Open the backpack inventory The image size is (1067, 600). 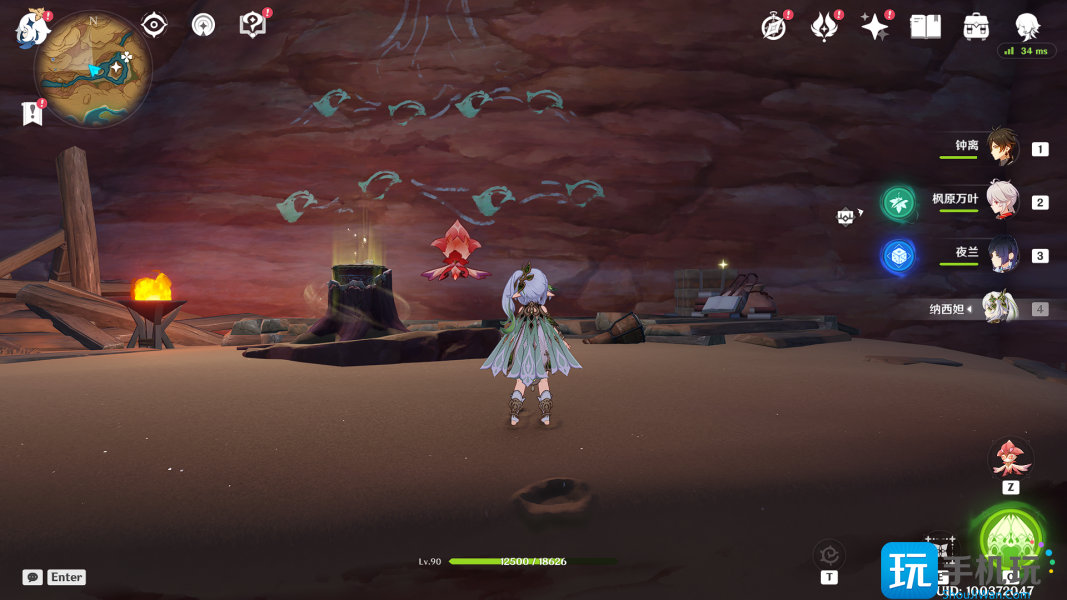pyautogui.click(x=976, y=27)
